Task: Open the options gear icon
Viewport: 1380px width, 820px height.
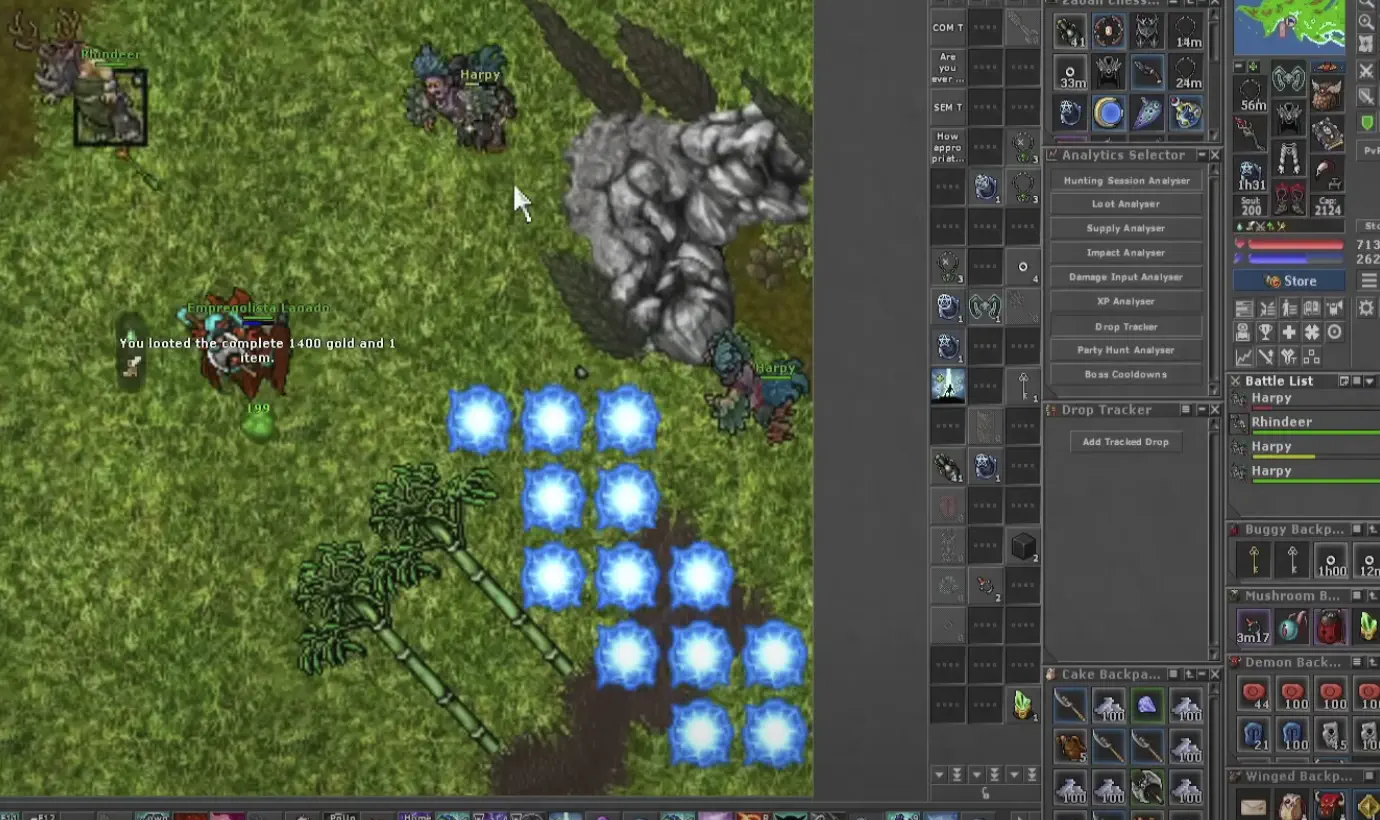Action: [x=1366, y=307]
